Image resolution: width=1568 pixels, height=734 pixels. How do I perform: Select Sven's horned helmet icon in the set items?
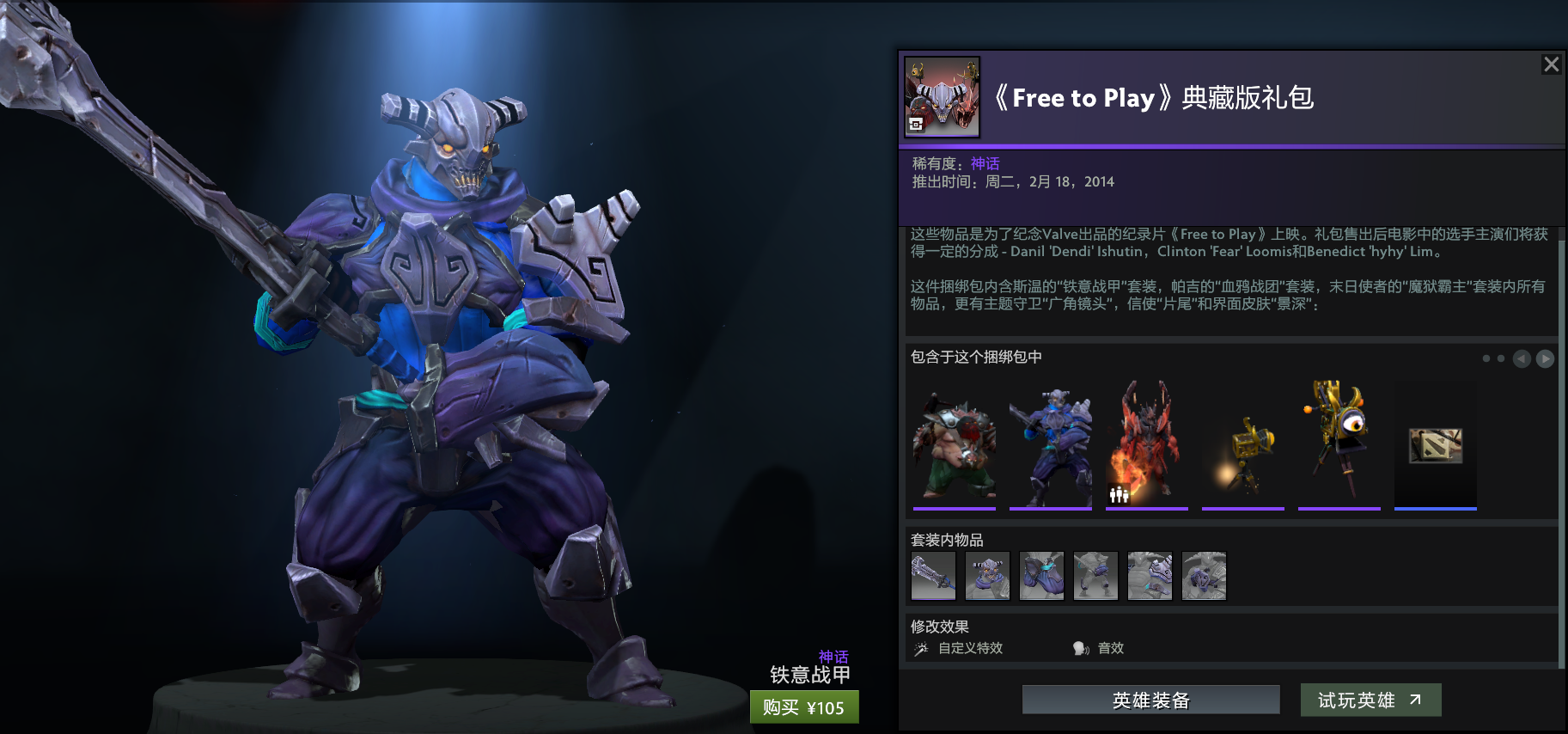987,576
